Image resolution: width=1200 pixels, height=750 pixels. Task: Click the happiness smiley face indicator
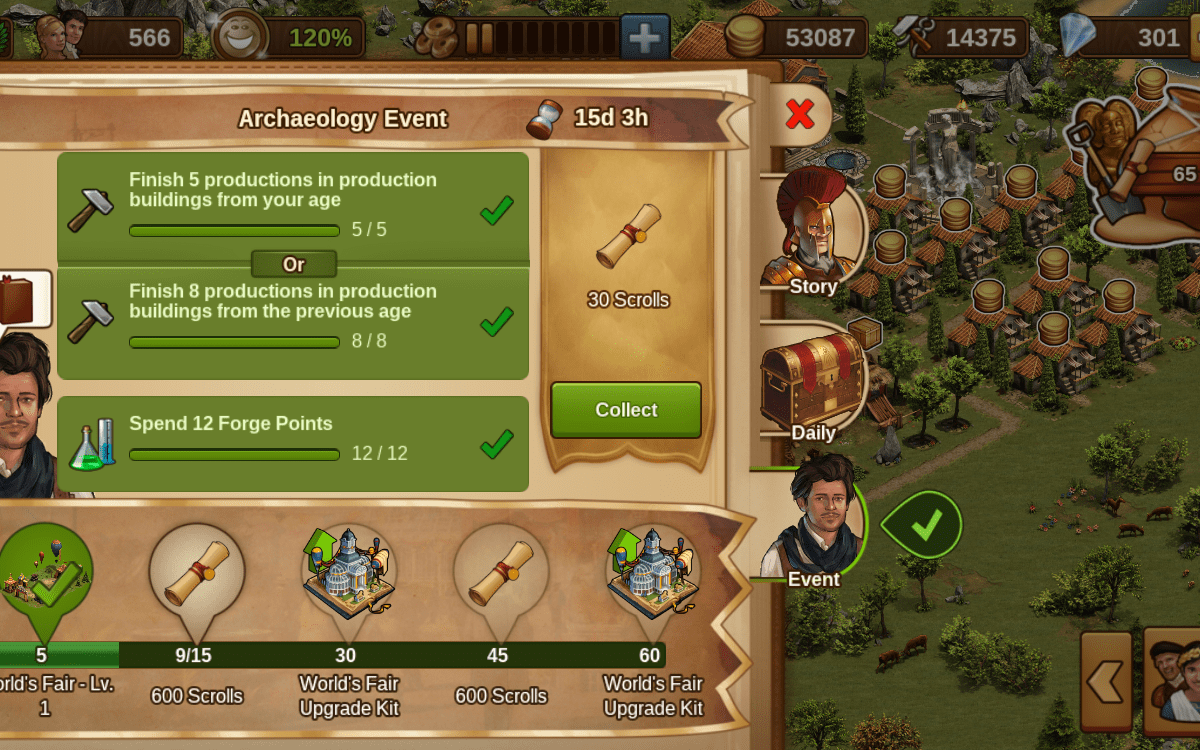coord(240,38)
